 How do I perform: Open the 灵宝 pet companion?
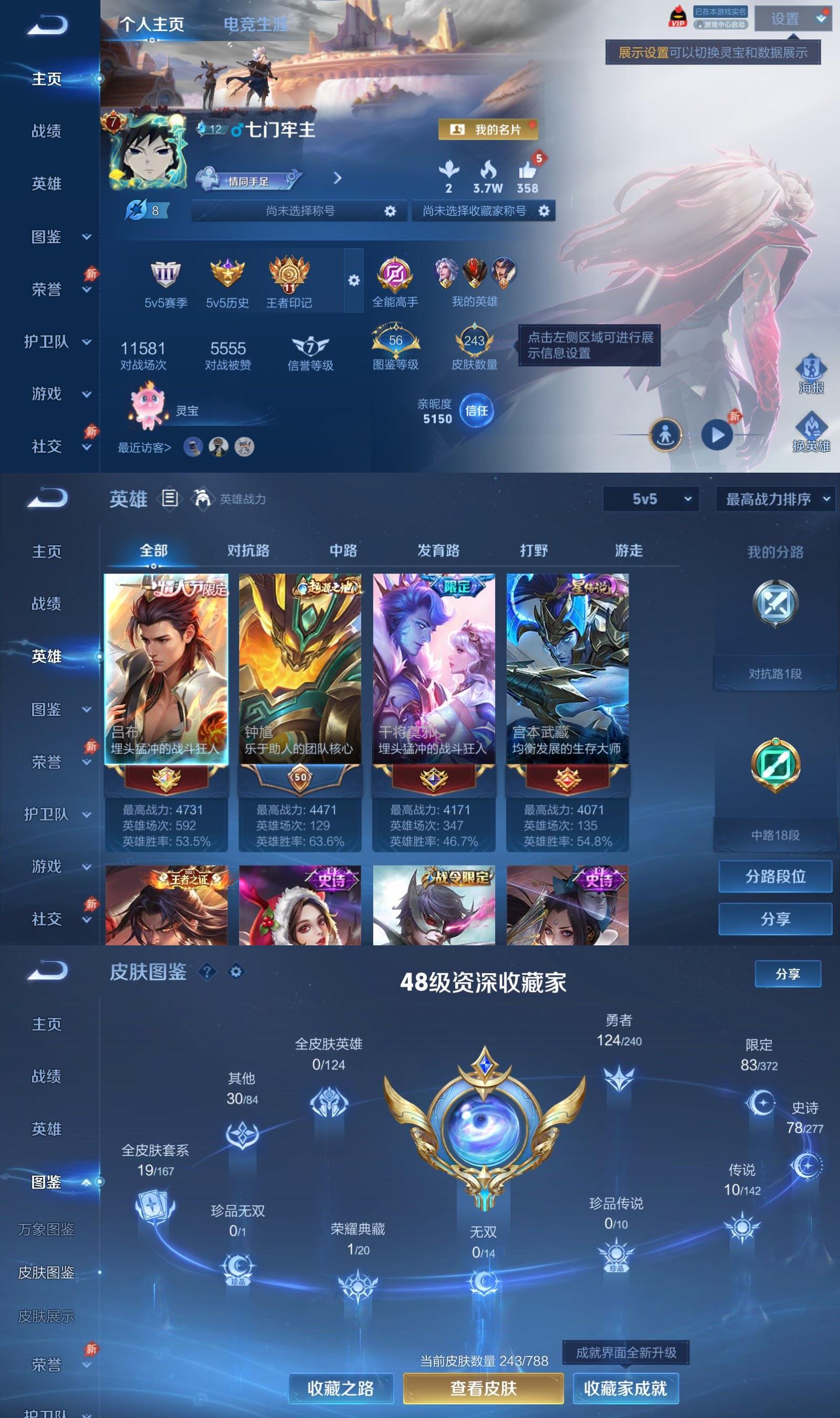click(x=148, y=406)
